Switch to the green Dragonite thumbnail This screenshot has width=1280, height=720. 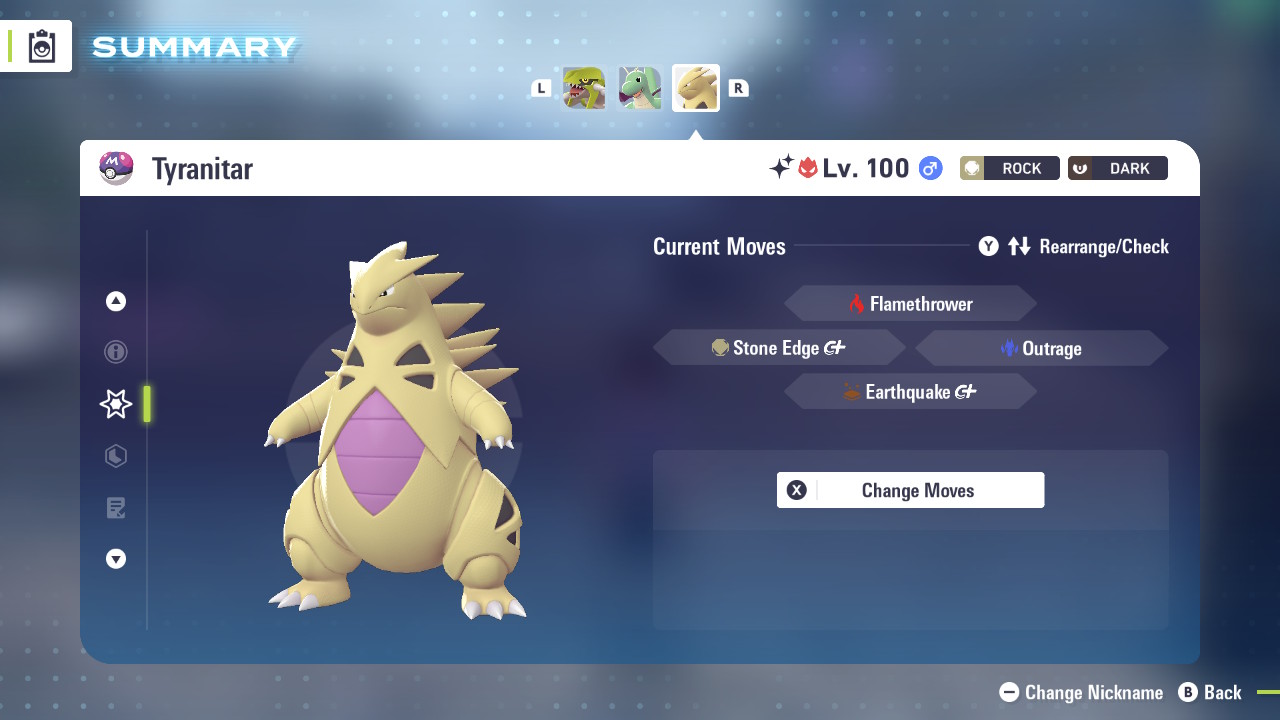coord(639,87)
